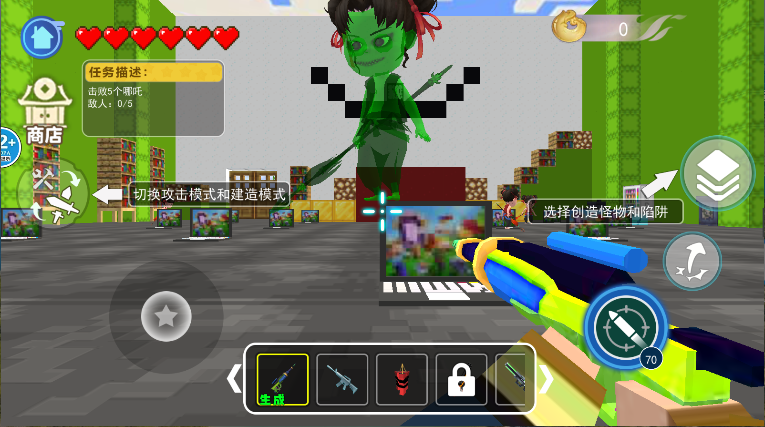The width and height of the screenshot is (765, 427).
Task: Show previous weapons with left arrow
Action: [x=234, y=379]
